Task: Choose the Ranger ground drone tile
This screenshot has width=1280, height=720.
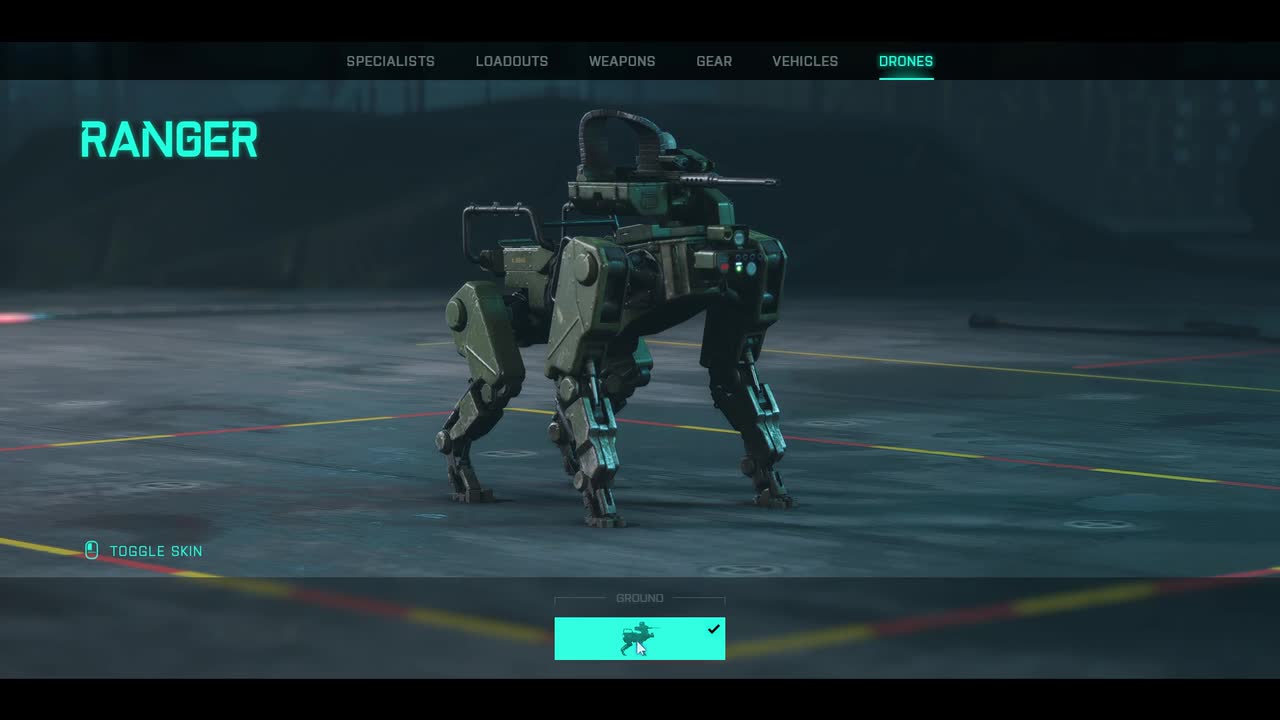Action: click(639, 639)
